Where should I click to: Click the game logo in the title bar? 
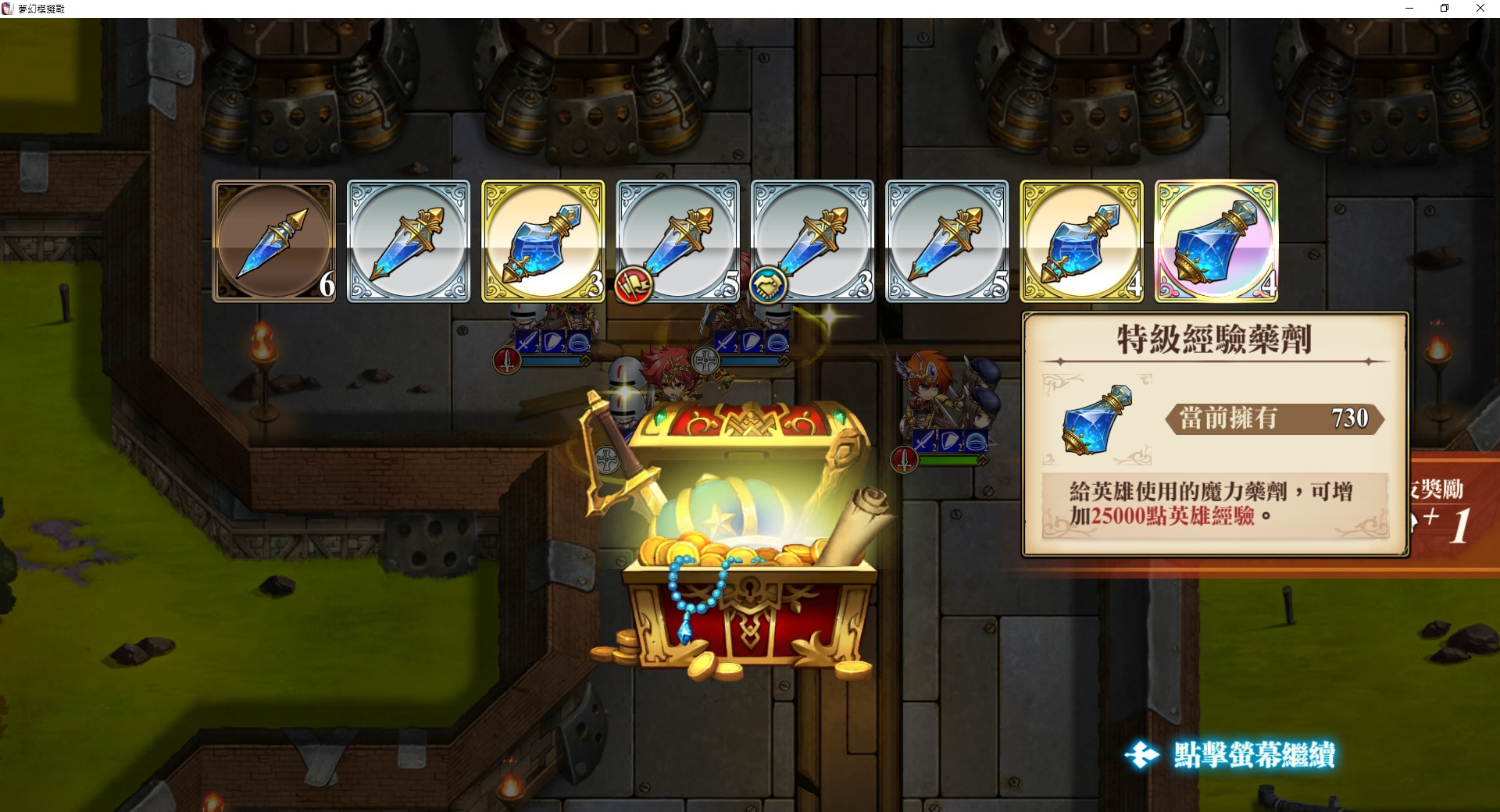click(9, 9)
